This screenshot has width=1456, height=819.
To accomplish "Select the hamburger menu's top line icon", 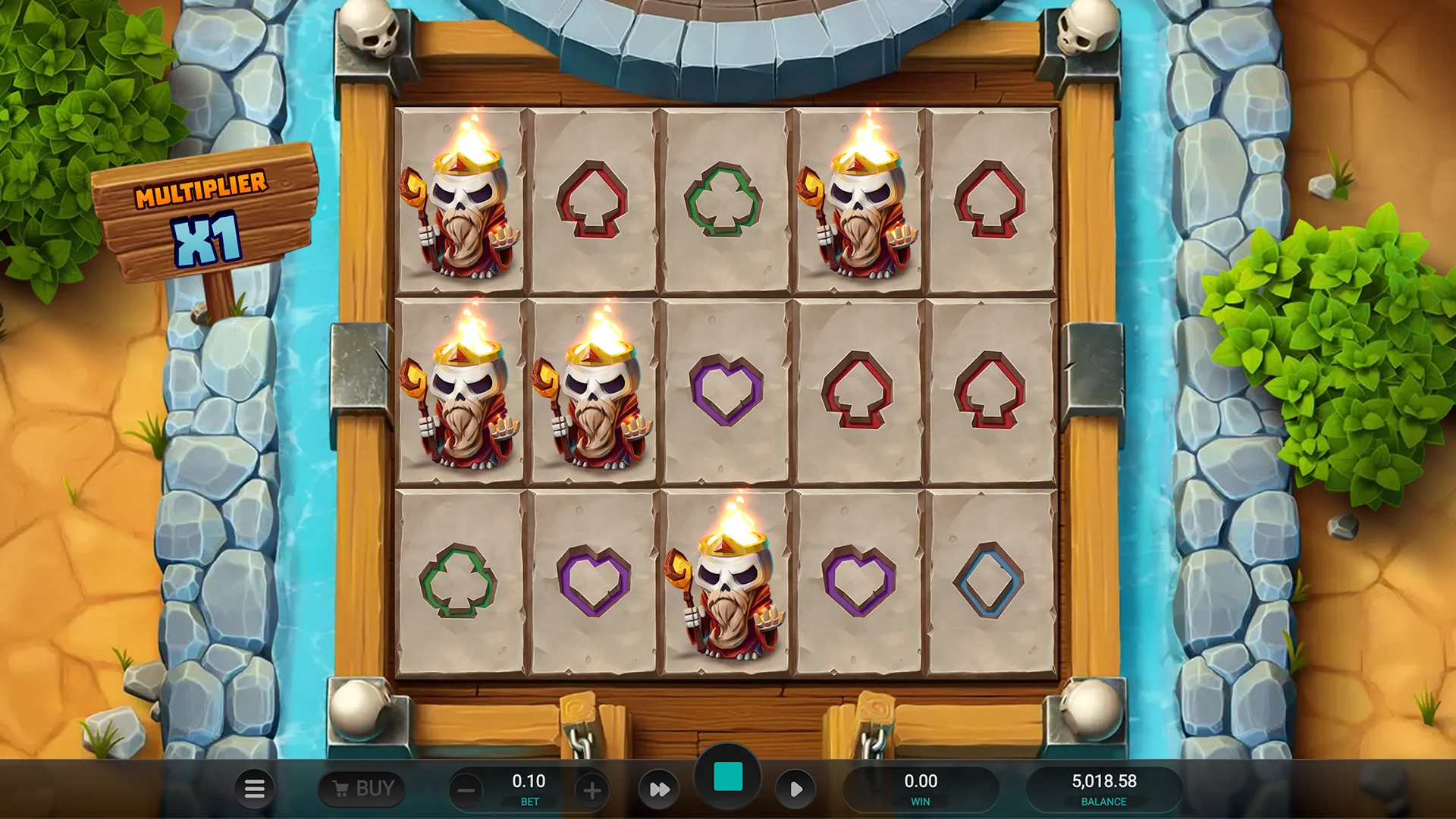I will pos(255,783).
